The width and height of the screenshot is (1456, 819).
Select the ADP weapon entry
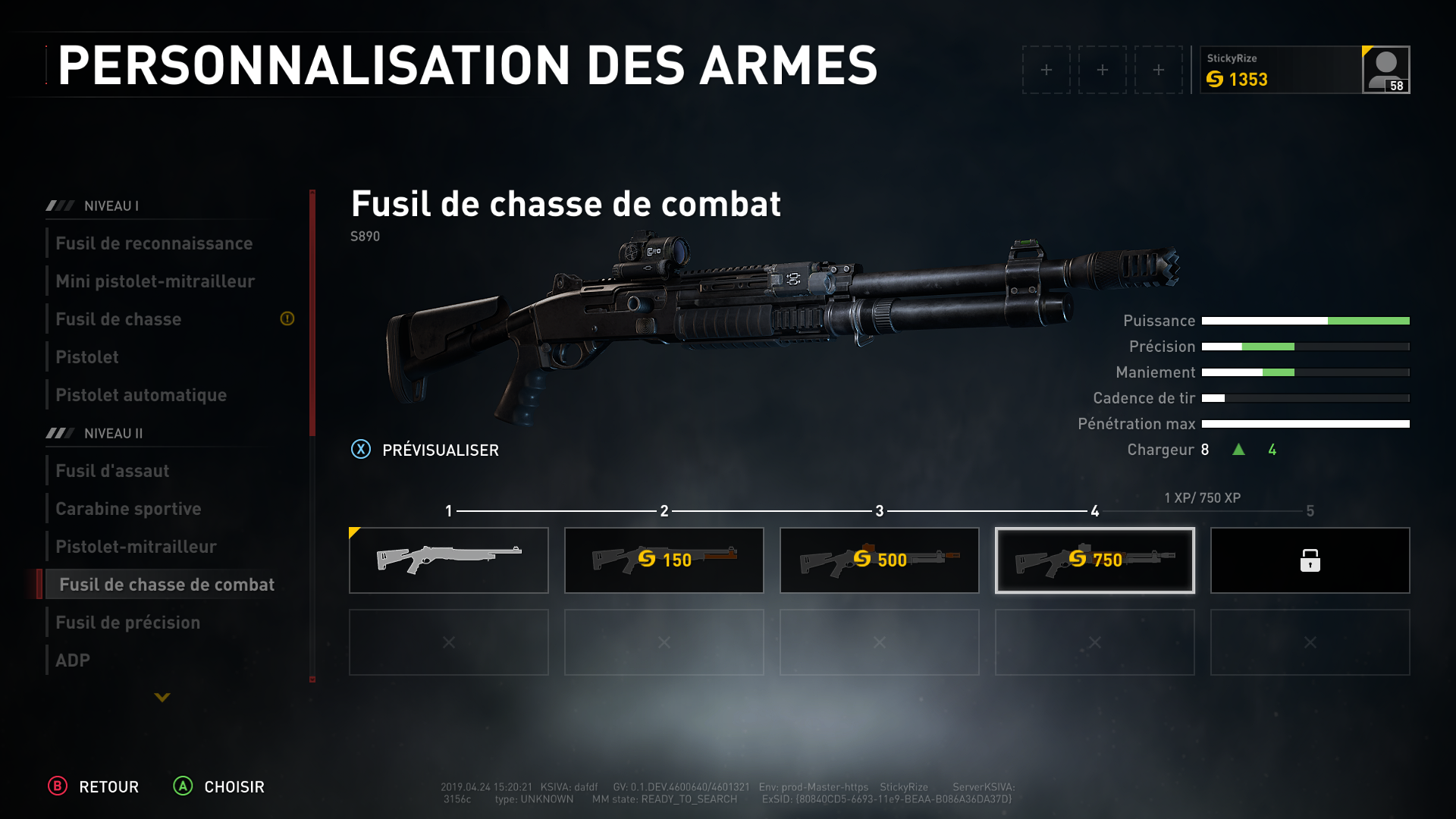(x=73, y=661)
